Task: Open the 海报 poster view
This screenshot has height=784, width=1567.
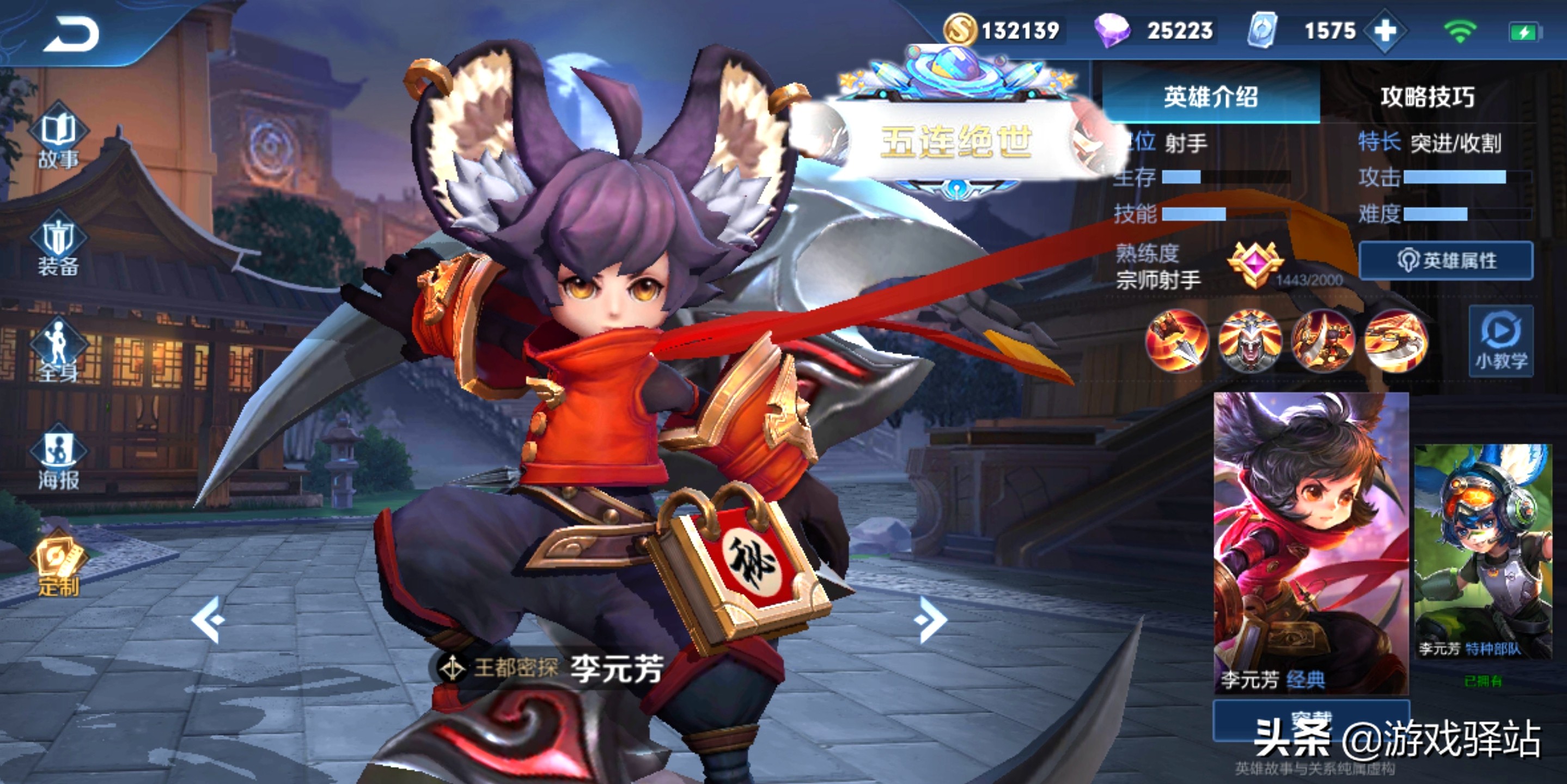Action: 58,460
